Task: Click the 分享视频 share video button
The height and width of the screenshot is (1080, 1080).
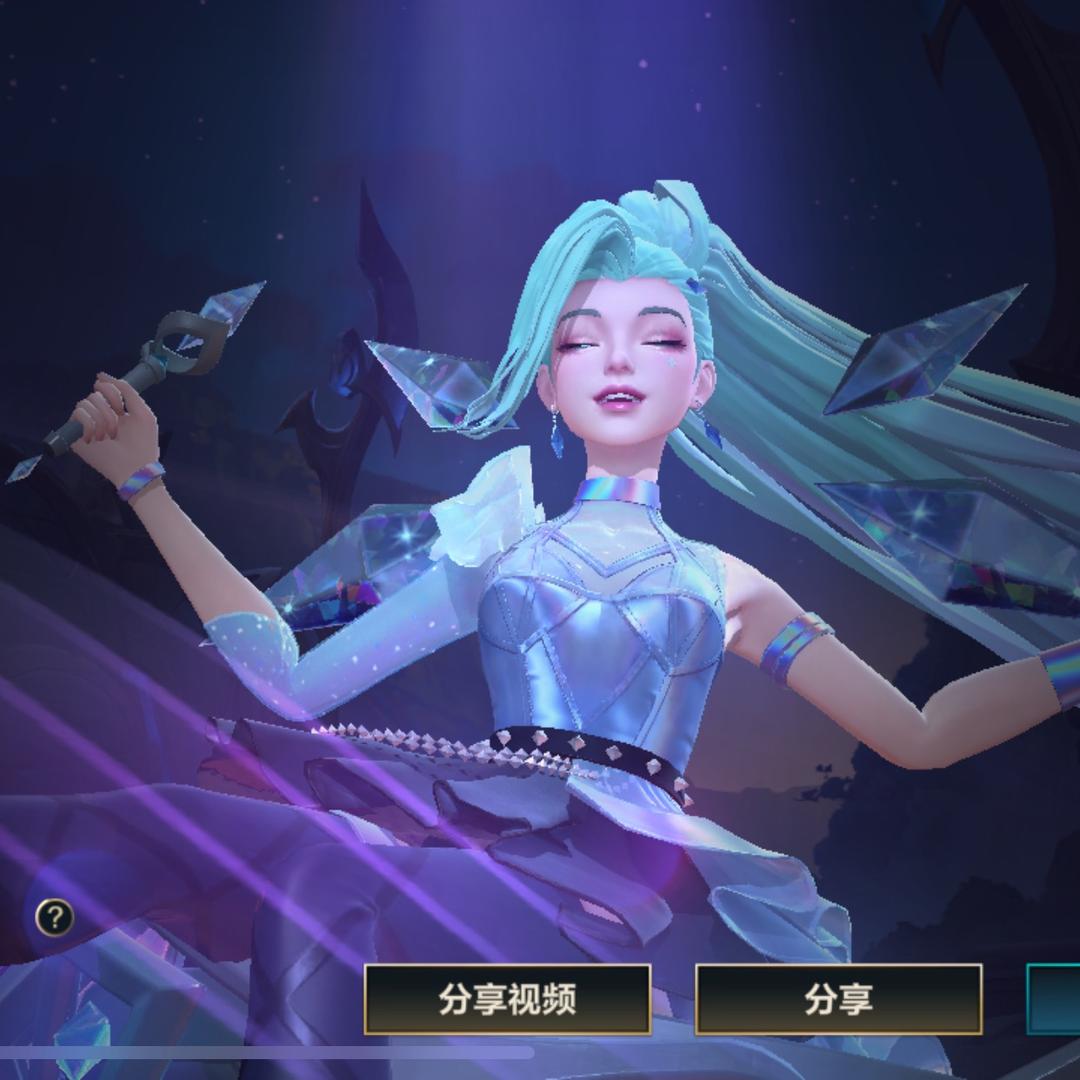Action: pyautogui.click(x=507, y=998)
